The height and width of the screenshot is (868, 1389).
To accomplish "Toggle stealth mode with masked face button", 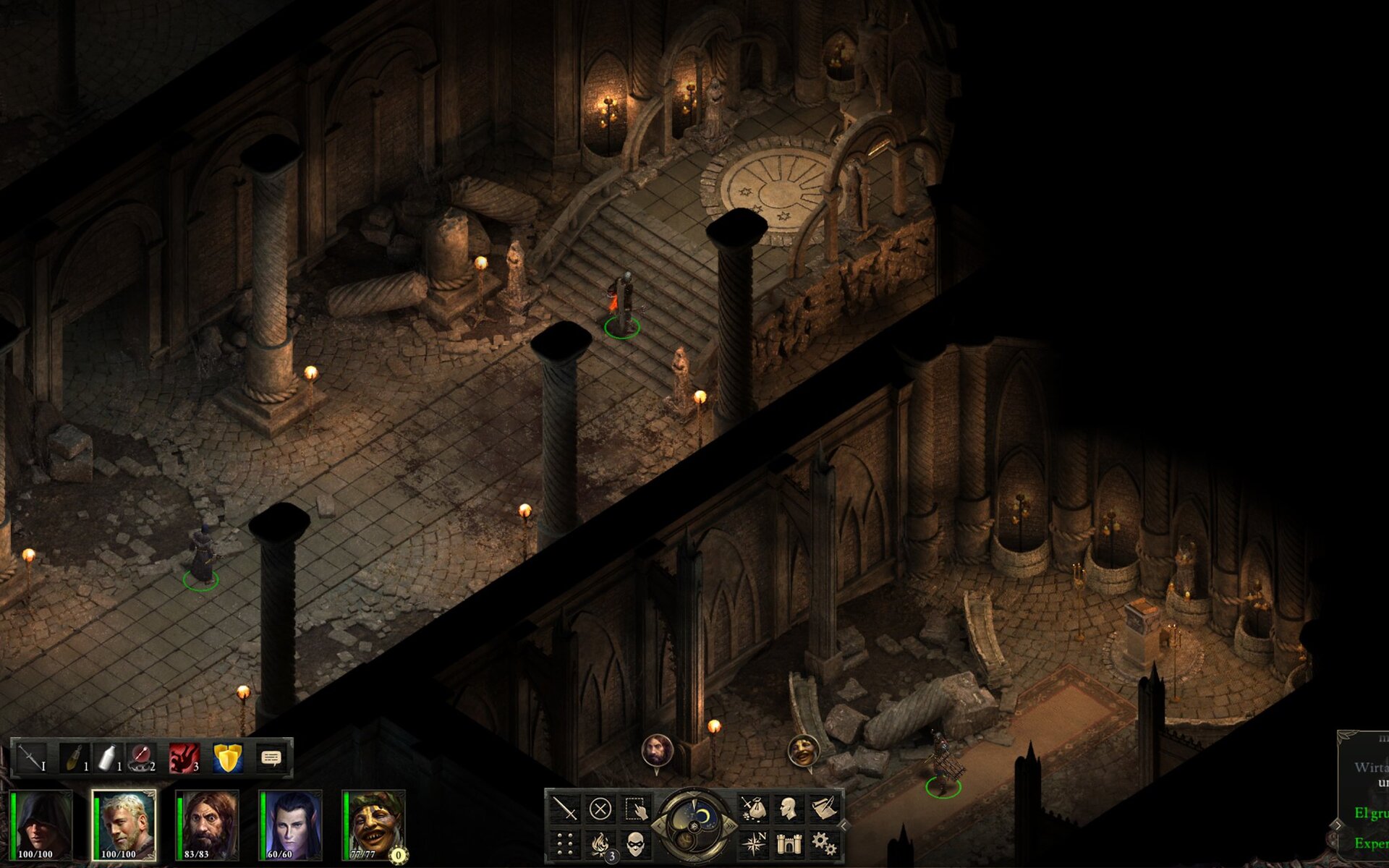I will [635, 843].
